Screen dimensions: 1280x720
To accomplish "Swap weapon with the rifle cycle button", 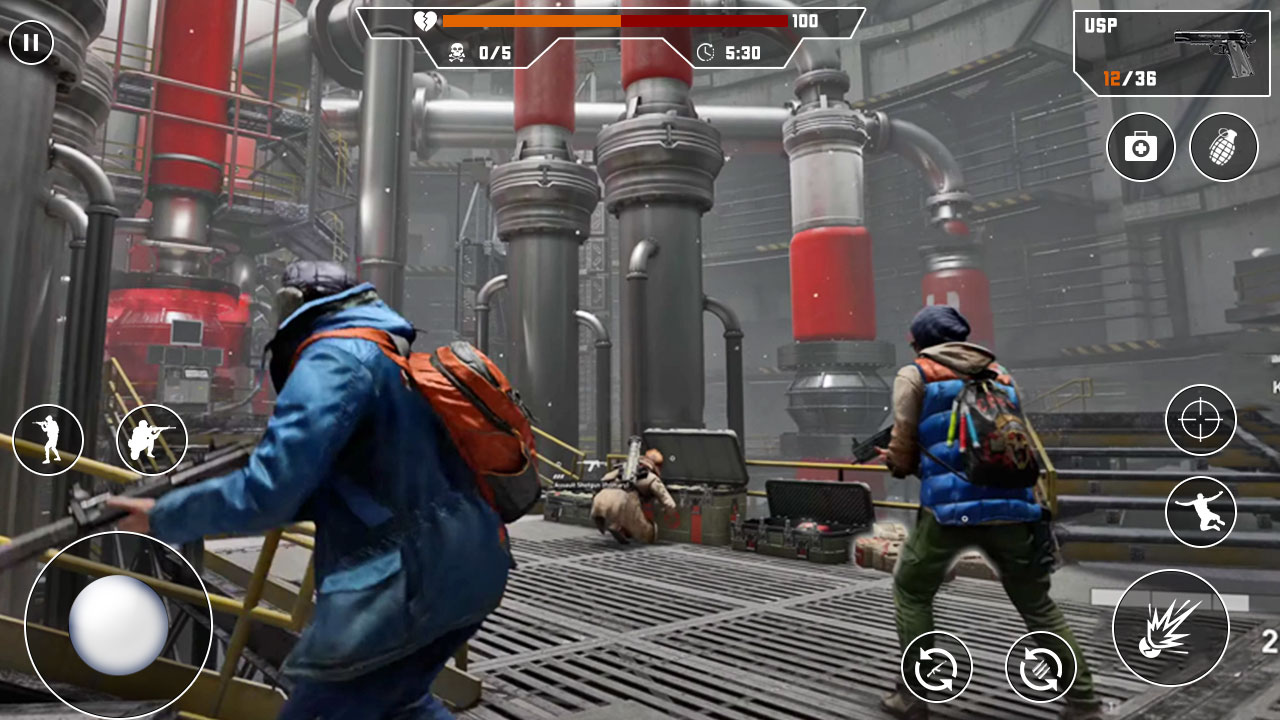I will [936, 667].
